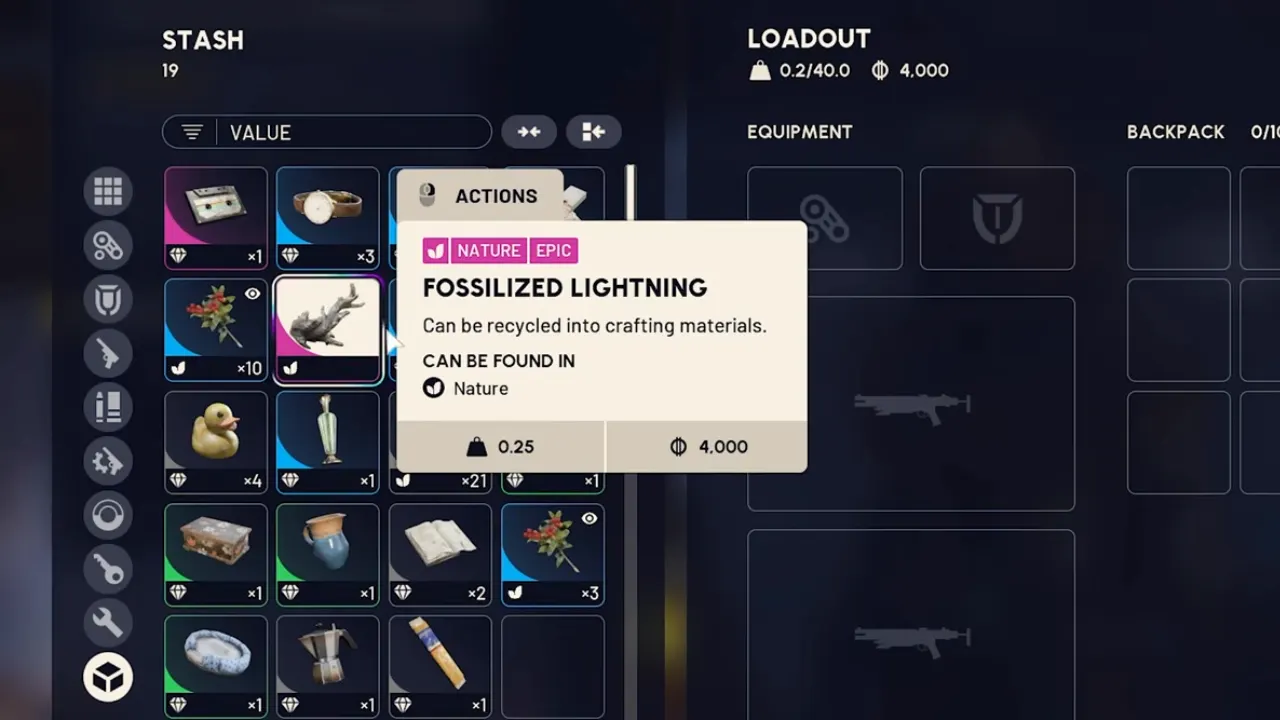1280x720 pixels.
Task: Open the keys category filter
Action: 108,569
